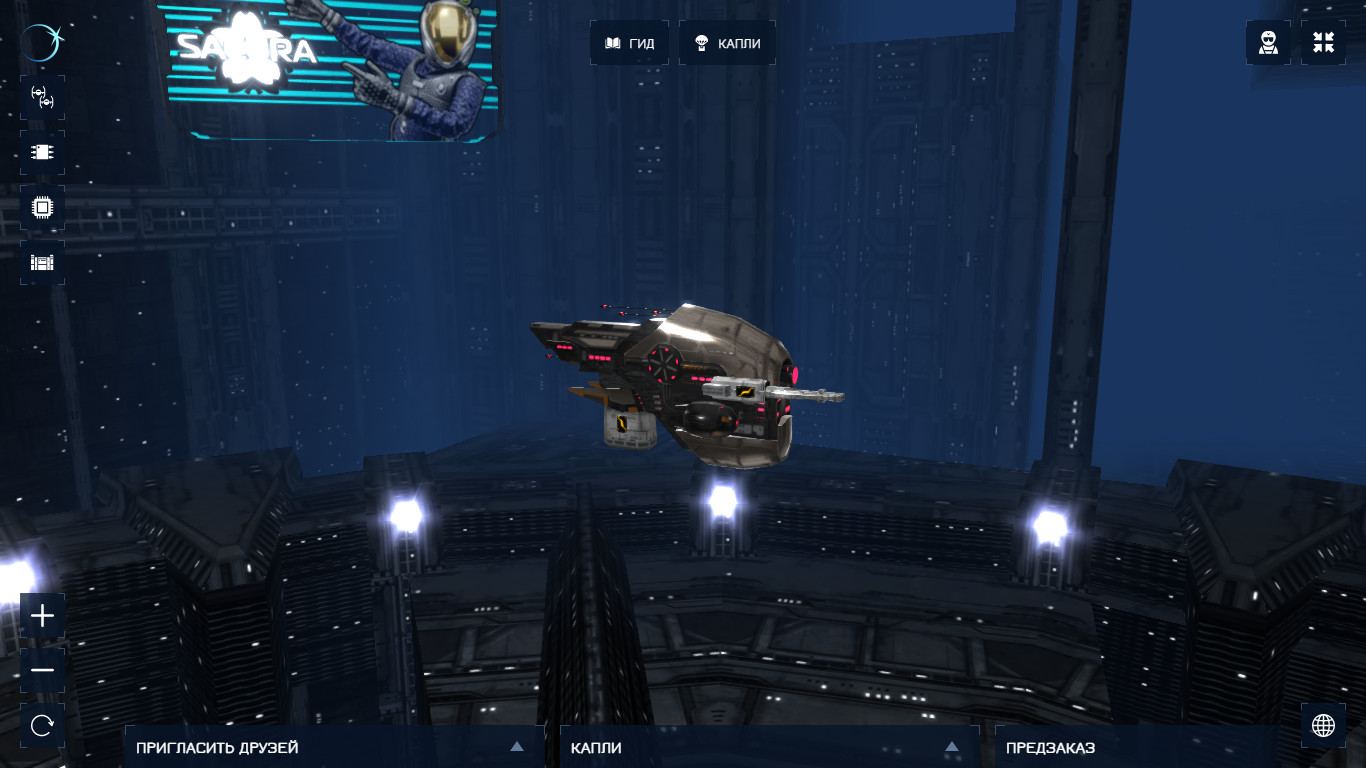The height and width of the screenshot is (768, 1366).
Task: Click the КАПЛИ button with parachute icon
Action: [727, 43]
